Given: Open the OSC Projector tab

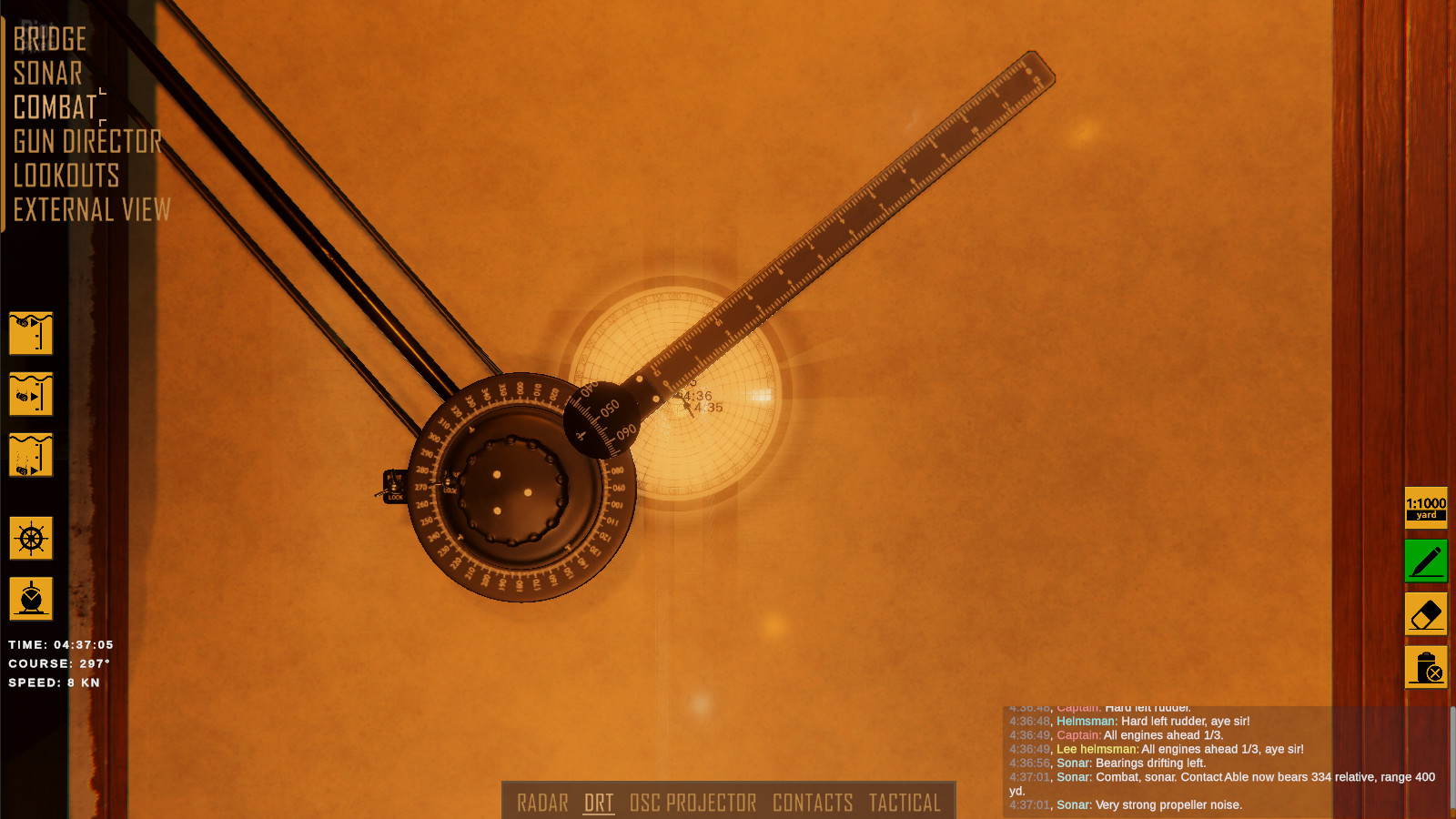Looking at the screenshot, I should coord(693,803).
